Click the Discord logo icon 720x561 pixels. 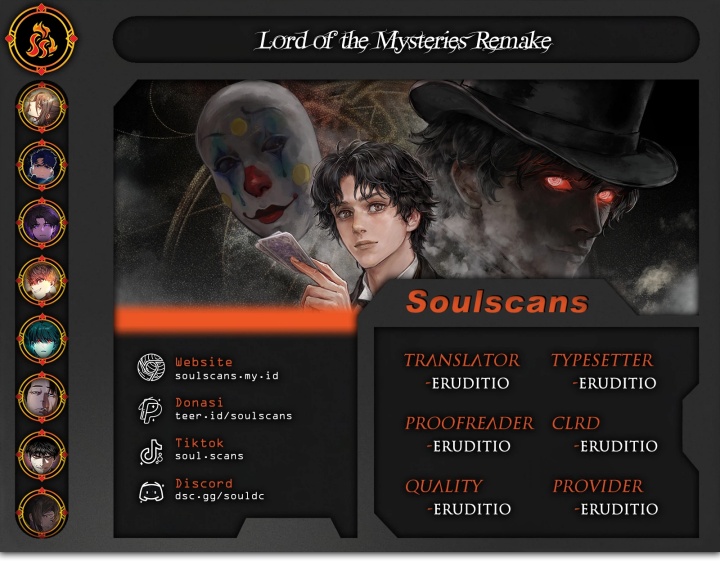(151, 491)
